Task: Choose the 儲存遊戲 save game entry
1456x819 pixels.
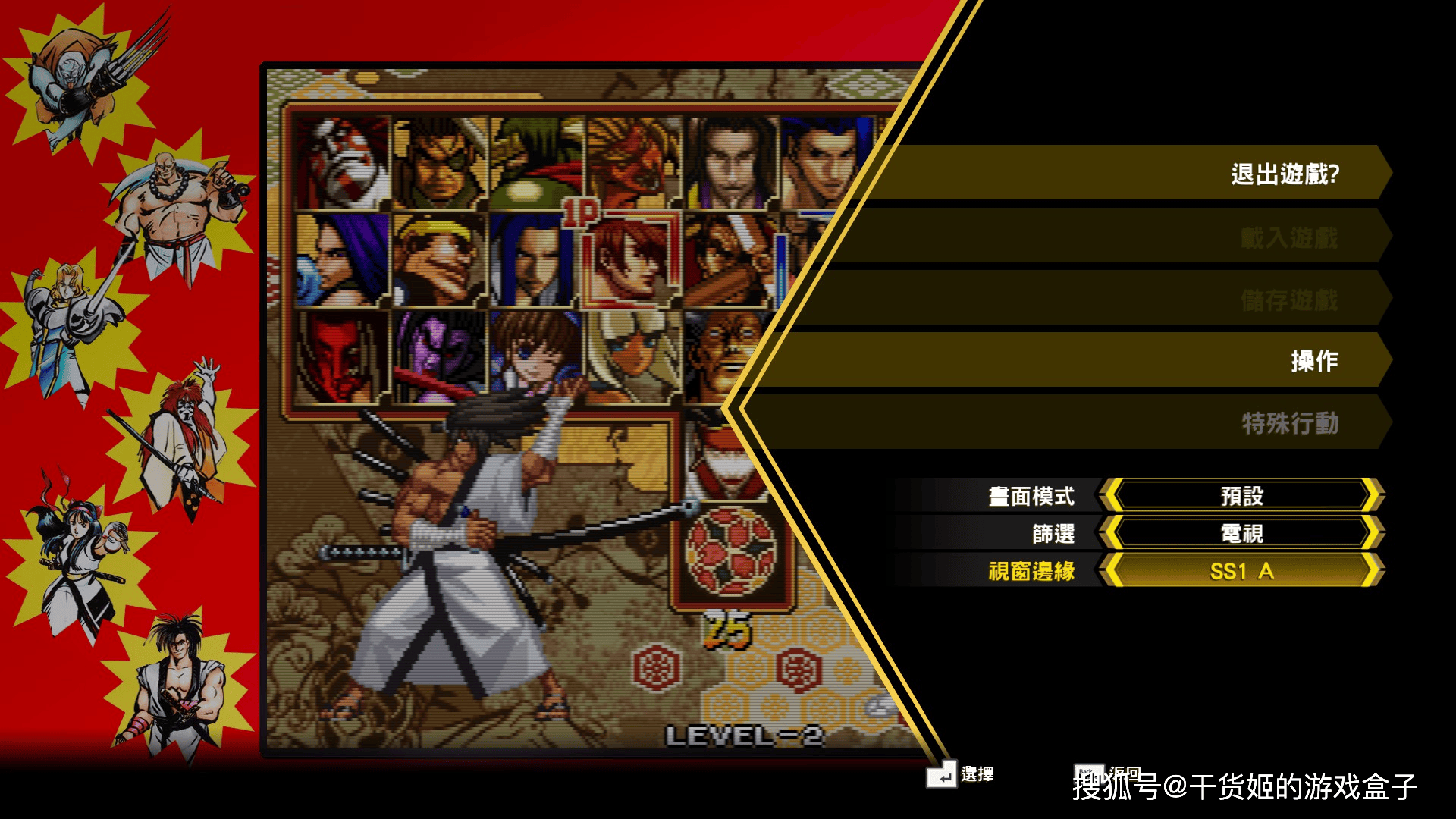Action: tap(1288, 300)
